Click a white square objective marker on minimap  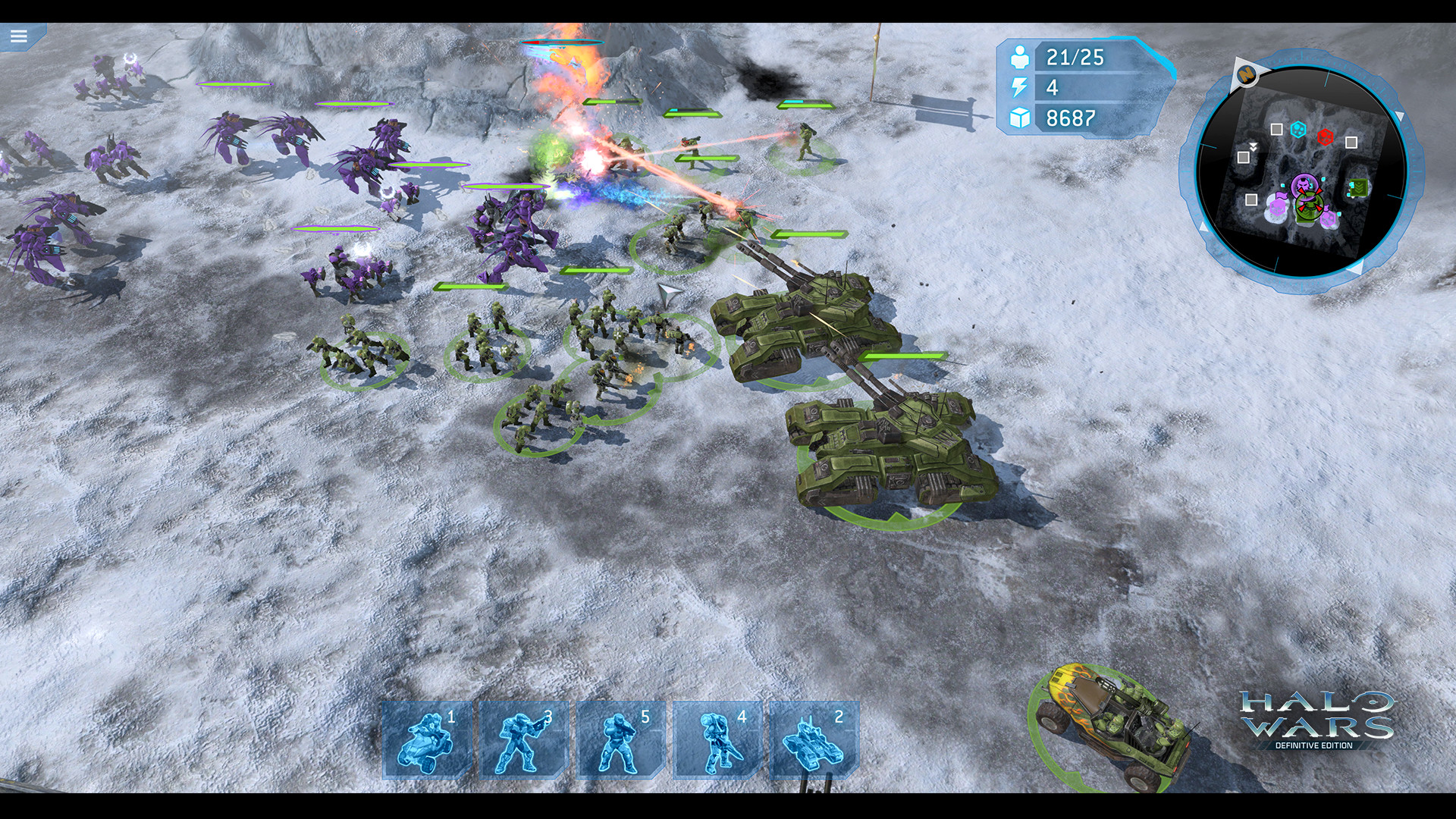click(x=1276, y=129)
